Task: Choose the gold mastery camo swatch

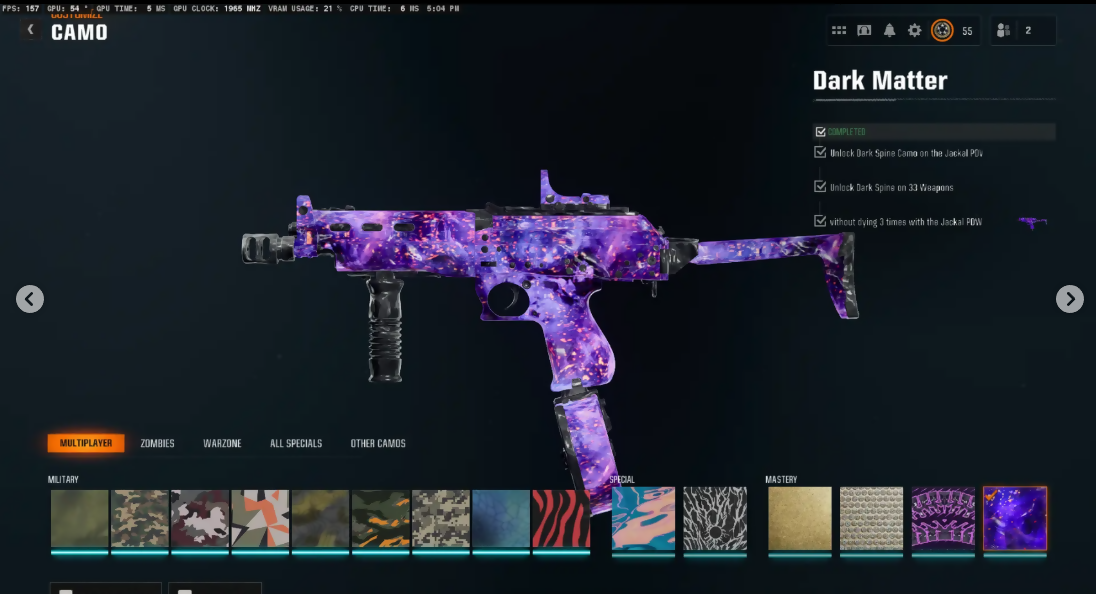Action: click(x=799, y=518)
